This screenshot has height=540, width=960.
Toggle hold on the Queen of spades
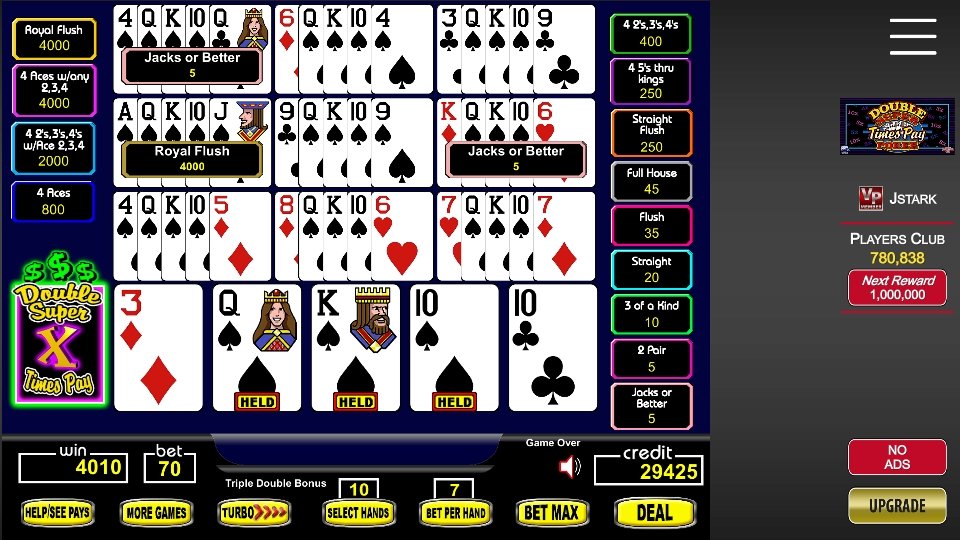click(256, 348)
